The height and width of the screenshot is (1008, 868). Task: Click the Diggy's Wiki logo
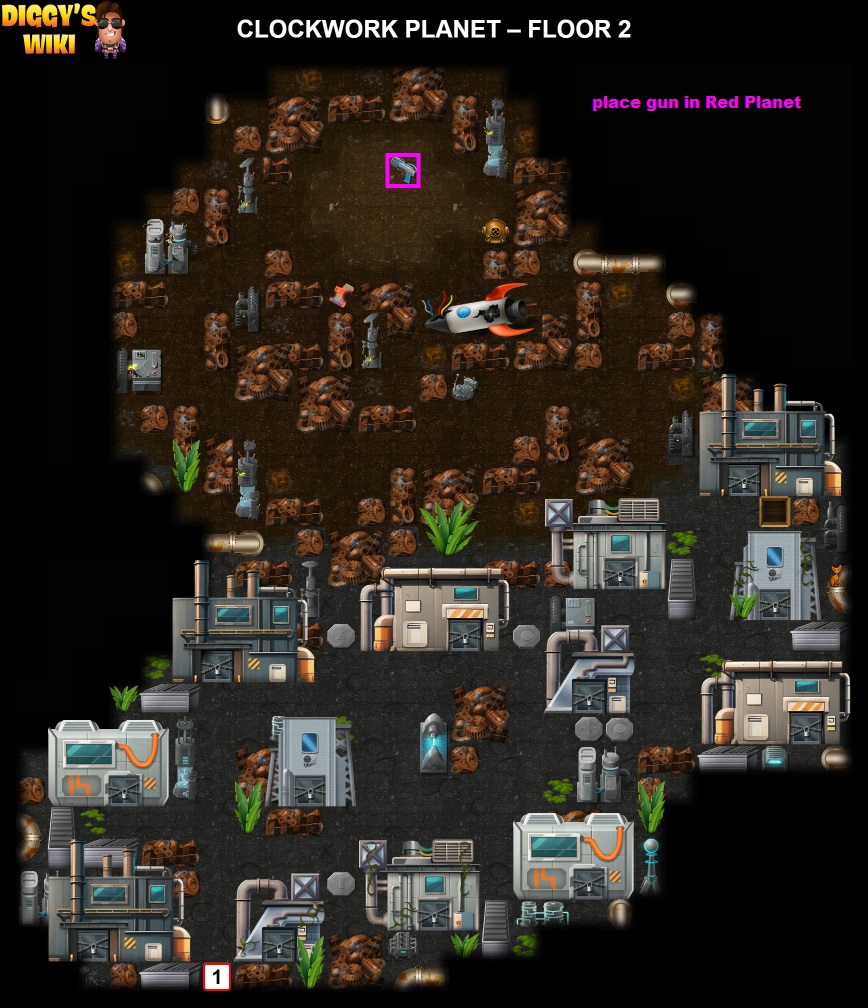pos(64,29)
